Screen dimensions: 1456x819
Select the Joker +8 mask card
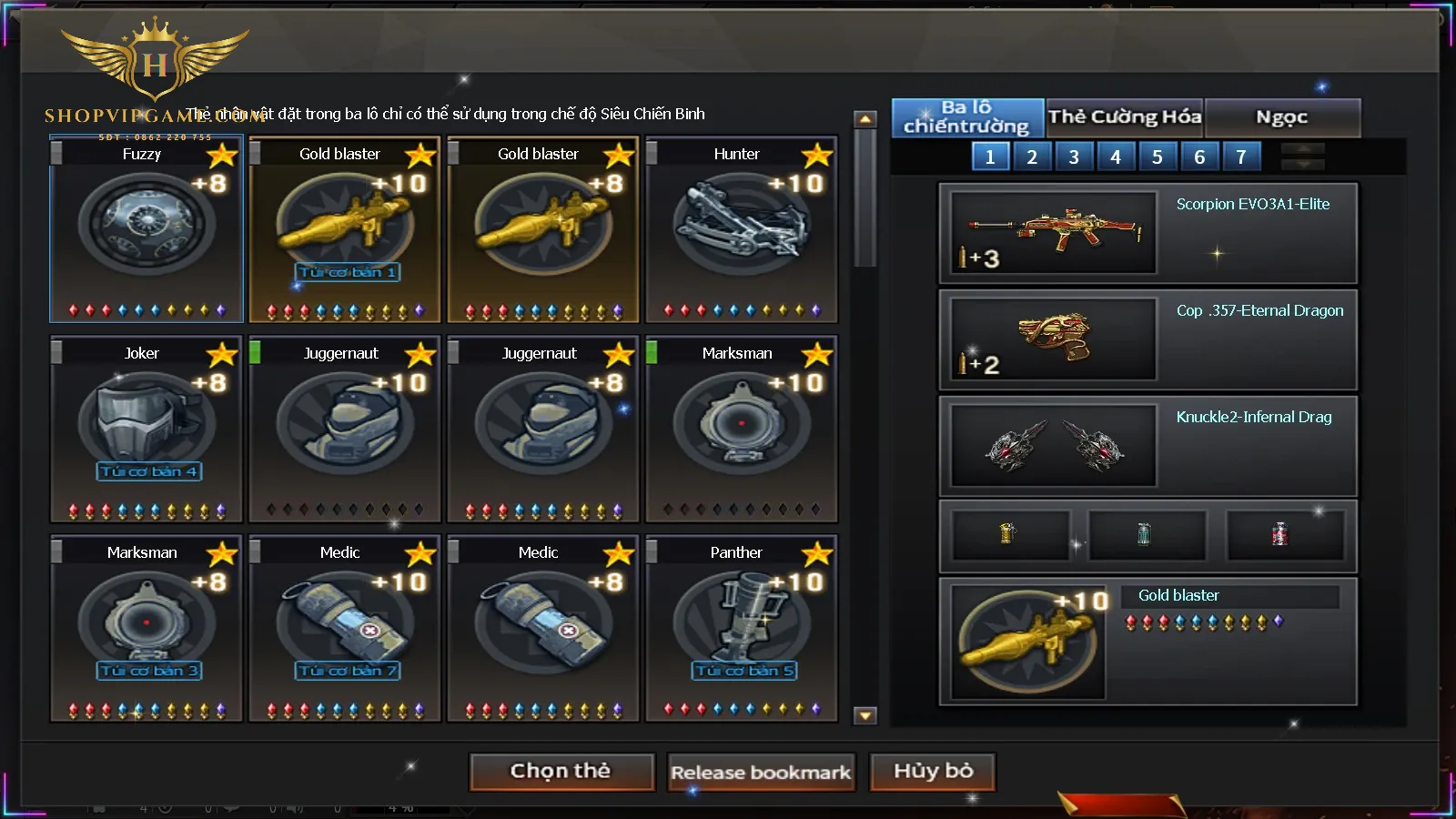coord(147,429)
